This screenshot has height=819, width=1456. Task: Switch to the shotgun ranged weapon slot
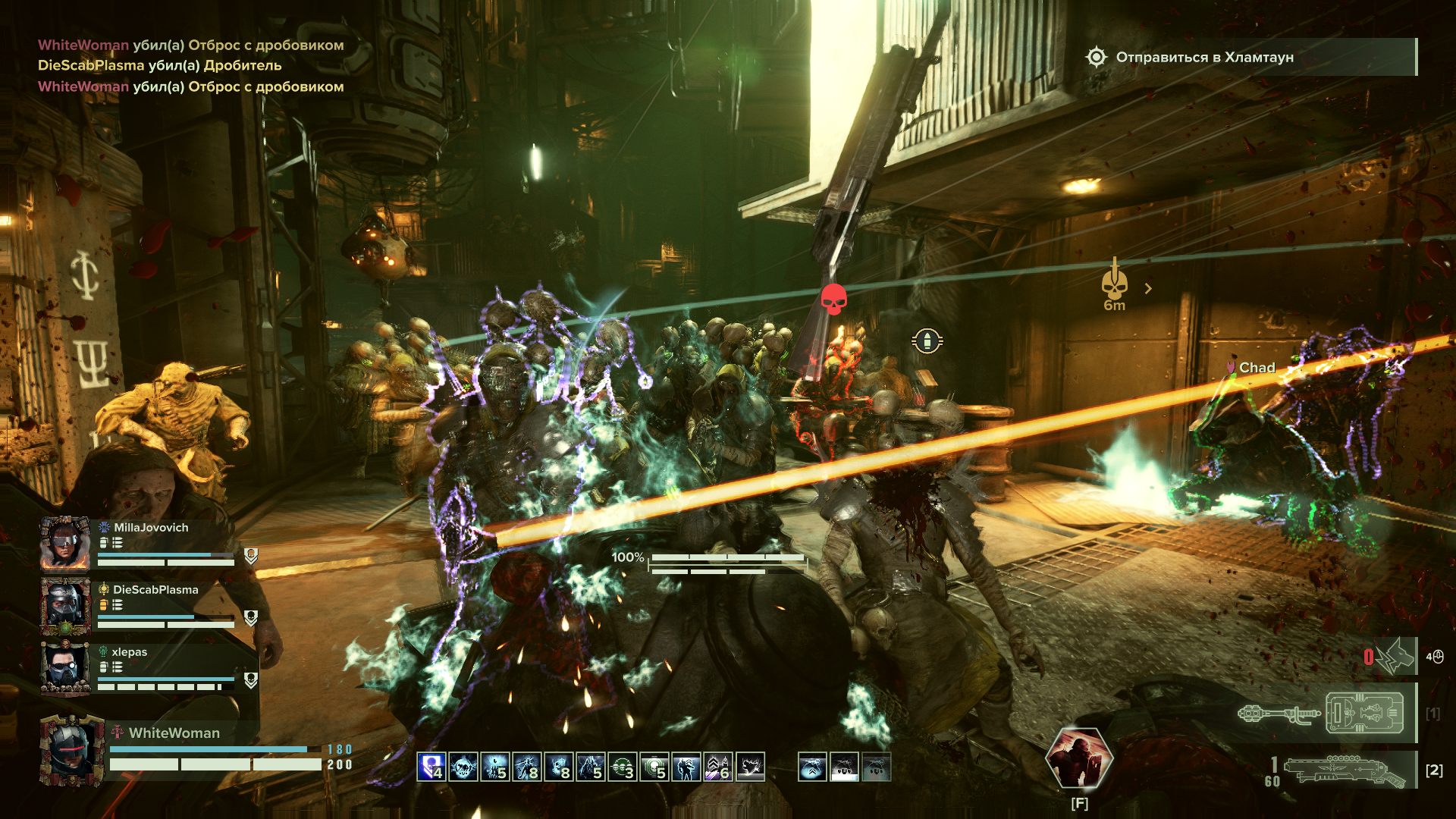(x=1344, y=770)
